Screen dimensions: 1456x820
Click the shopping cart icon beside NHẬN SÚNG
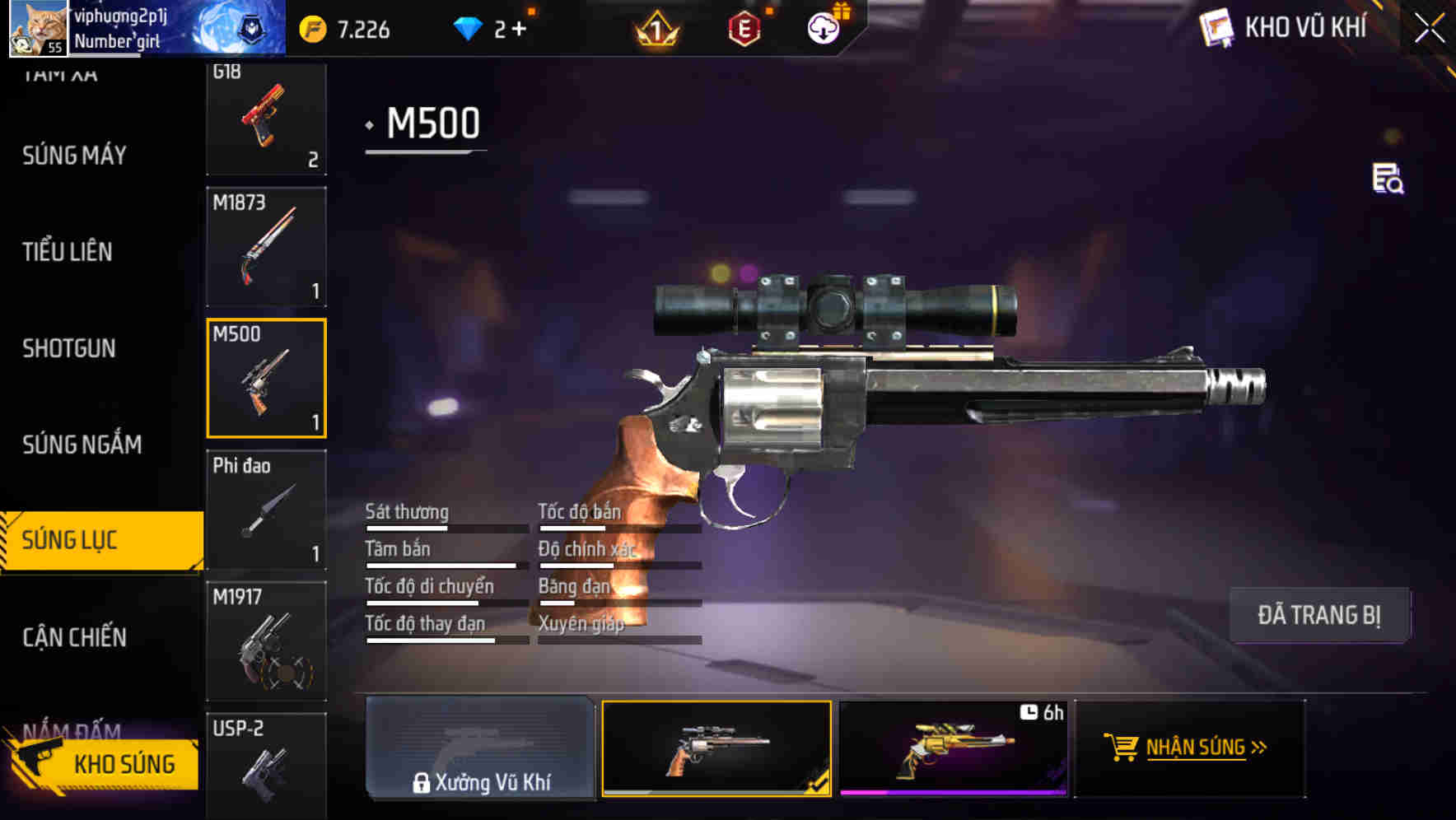[1120, 749]
